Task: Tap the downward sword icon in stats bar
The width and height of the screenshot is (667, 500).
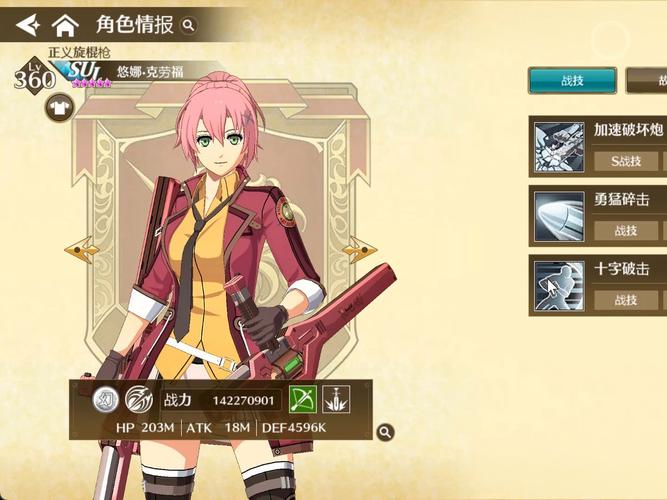Action: click(336, 400)
